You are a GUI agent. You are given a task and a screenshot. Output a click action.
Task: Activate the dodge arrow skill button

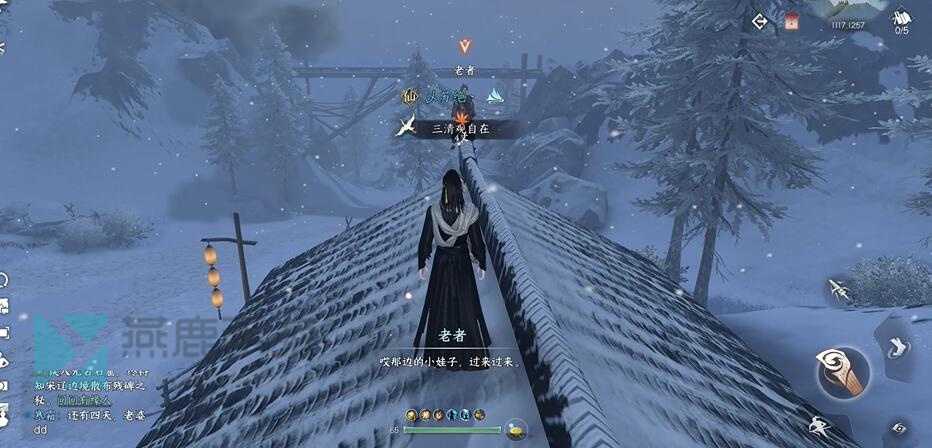click(x=896, y=347)
